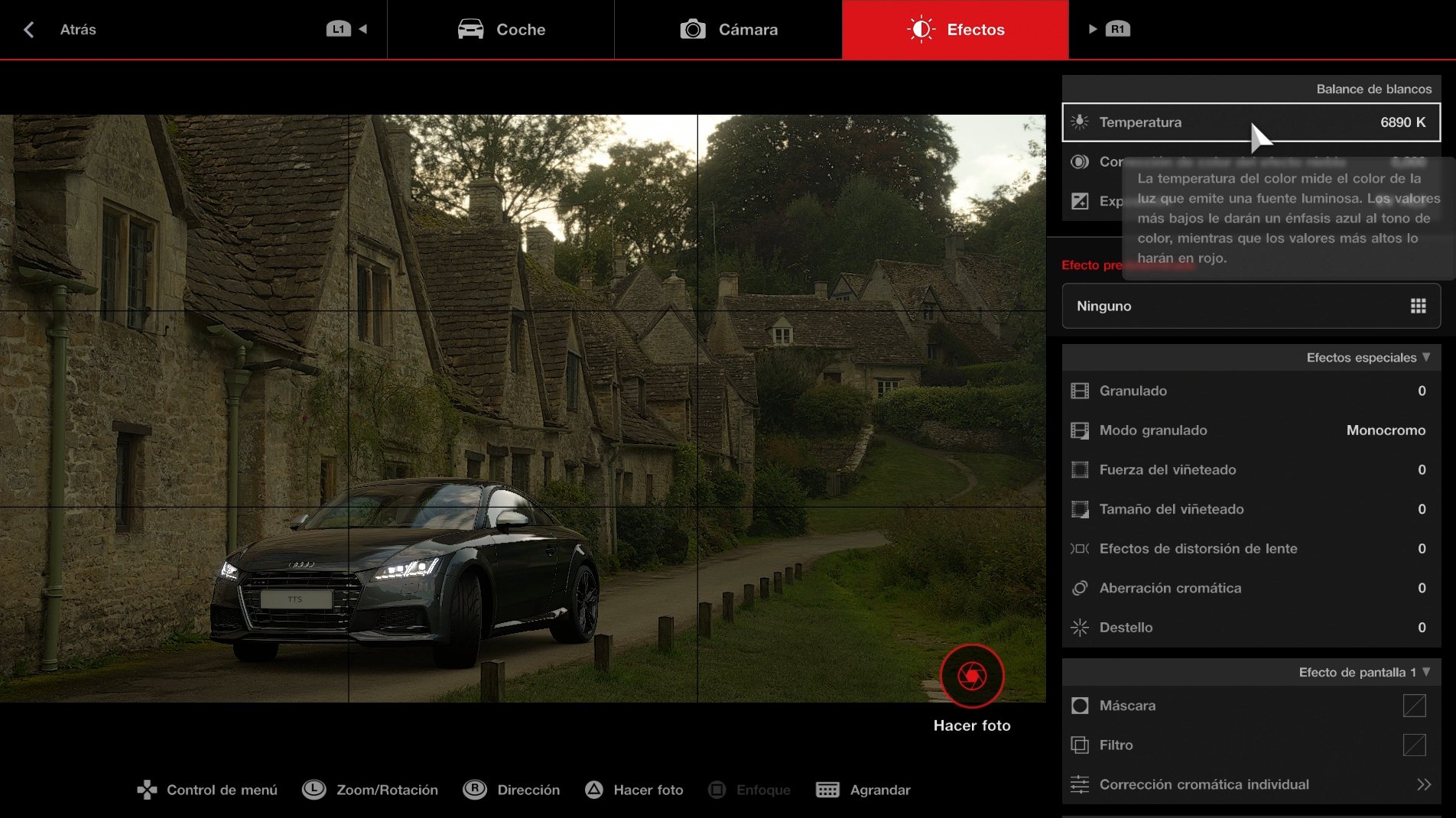This screenshot has width=1456, height=818.
Task: Select the Máscara icon
Action: pos(1081,706)
